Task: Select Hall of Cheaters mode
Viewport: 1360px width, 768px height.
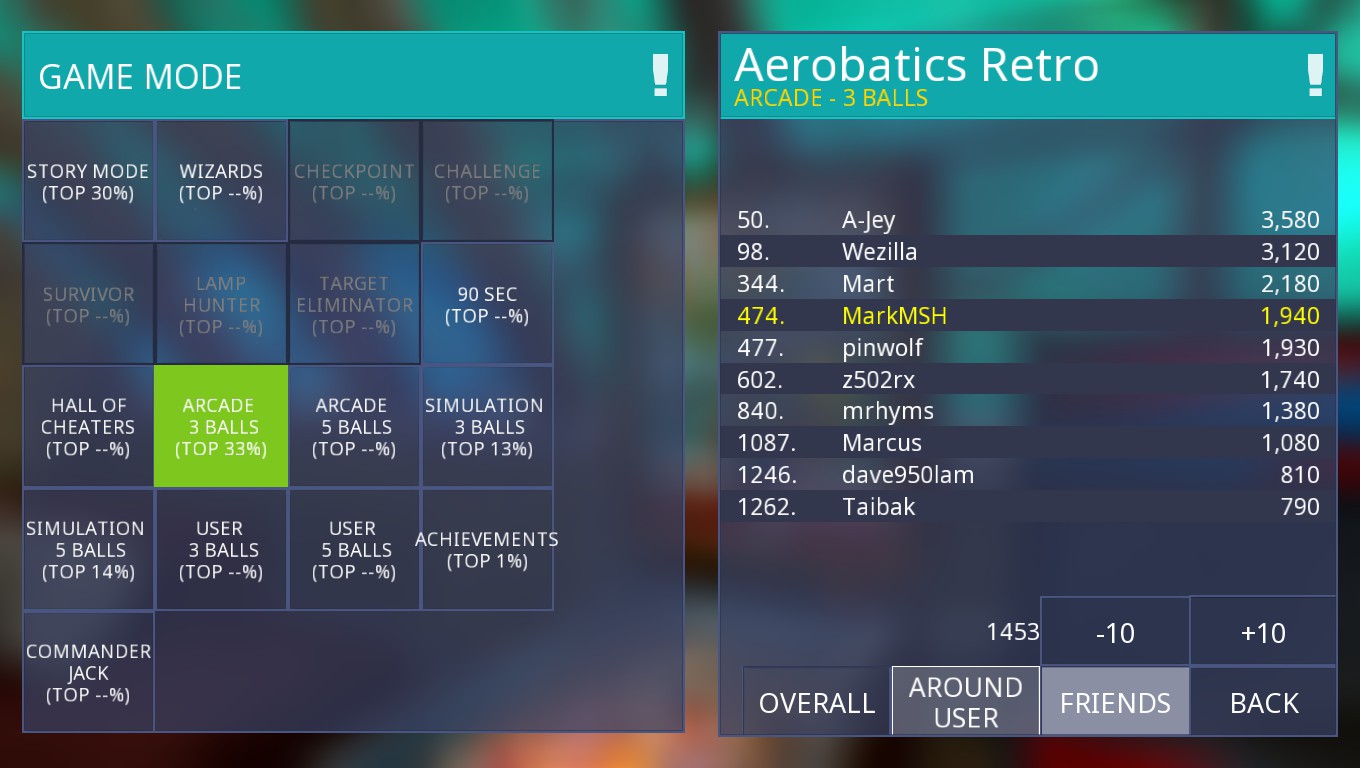Action: pyautogui.click(x=88, y=427)
